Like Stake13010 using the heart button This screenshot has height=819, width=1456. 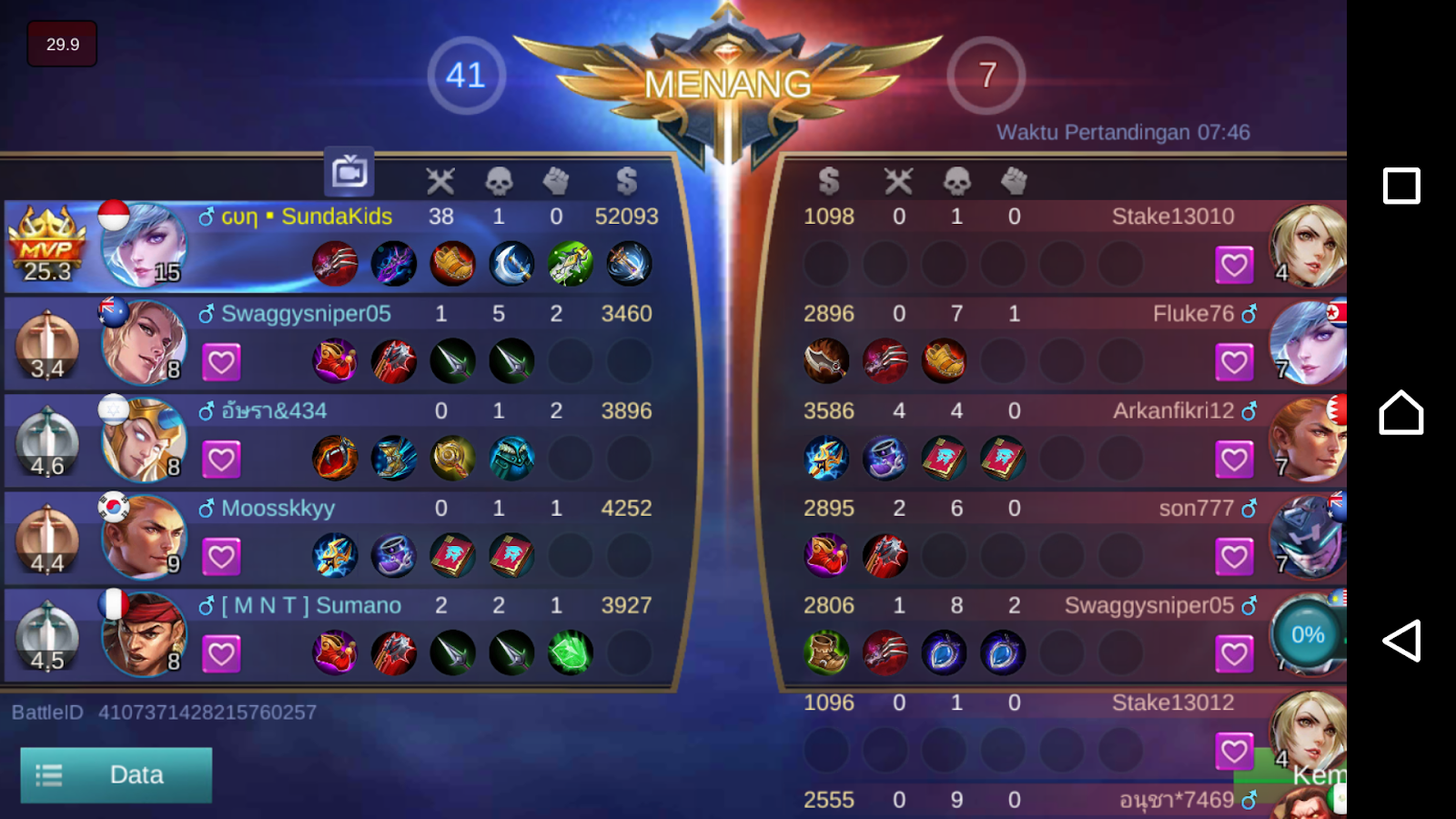tap(1234, 264)
